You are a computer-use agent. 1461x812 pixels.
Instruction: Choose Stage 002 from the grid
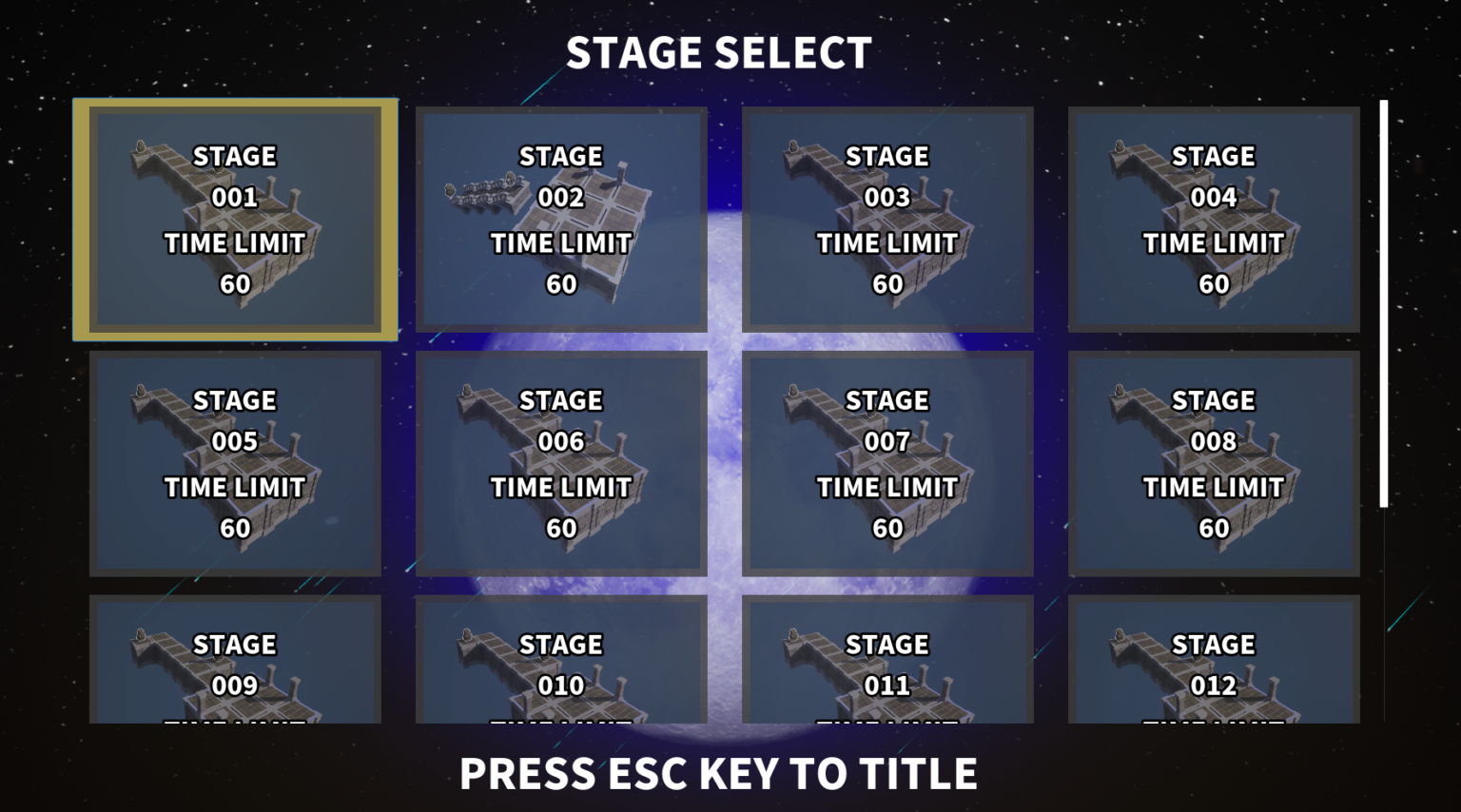click(561, 220)
